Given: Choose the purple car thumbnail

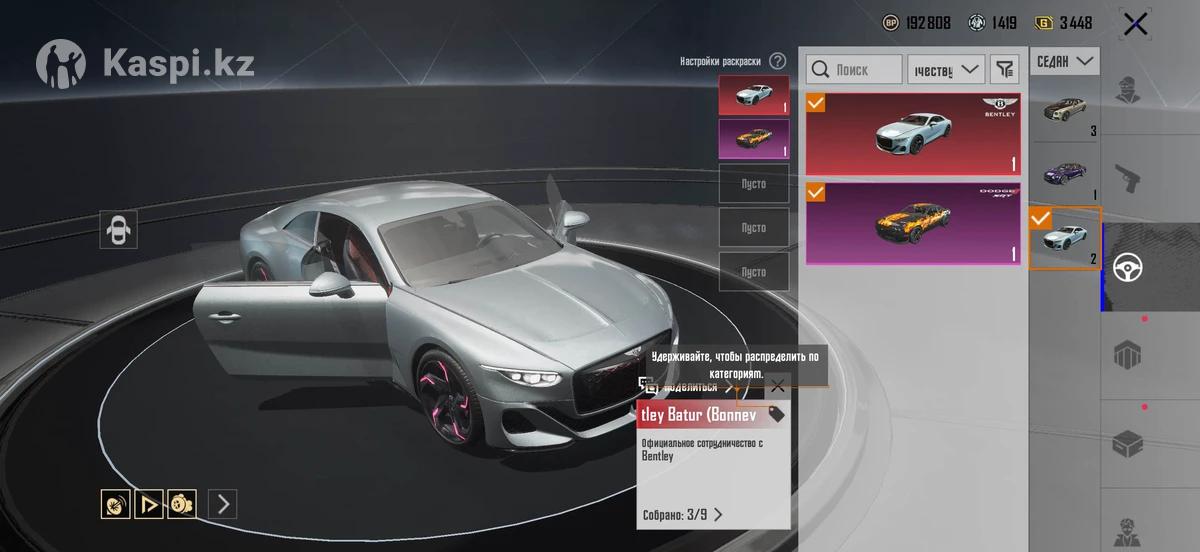Looking at the screenshot, I should [x=1065, y=175].
